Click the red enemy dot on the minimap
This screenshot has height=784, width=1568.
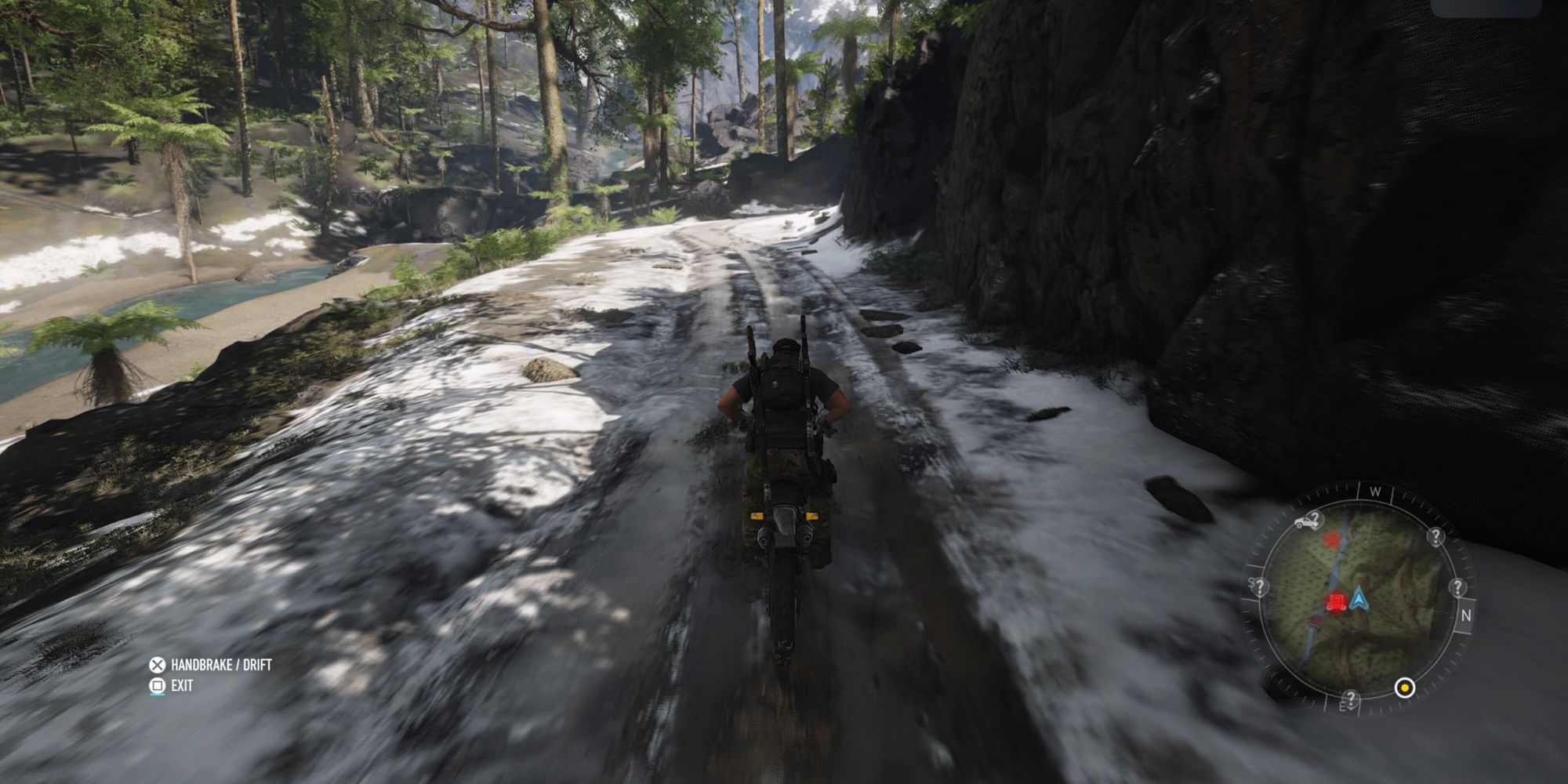(1331, 539)
